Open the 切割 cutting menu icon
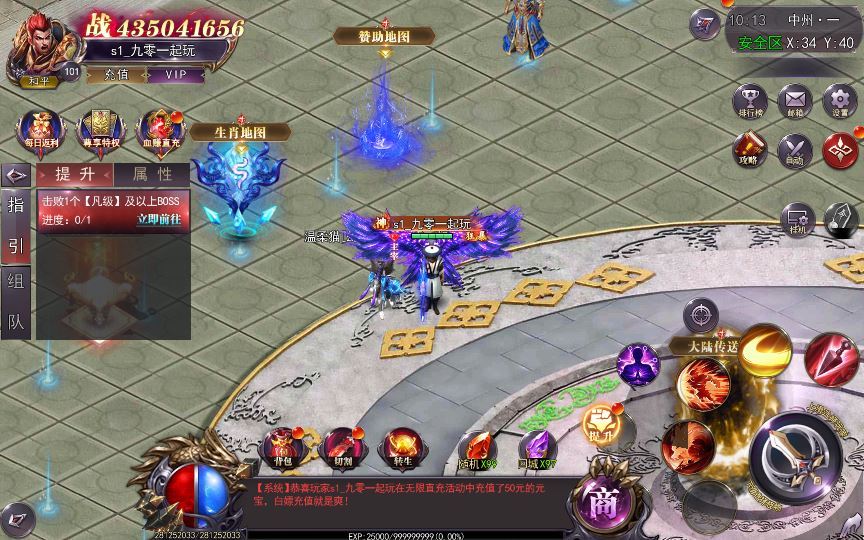 pos(341,446)
